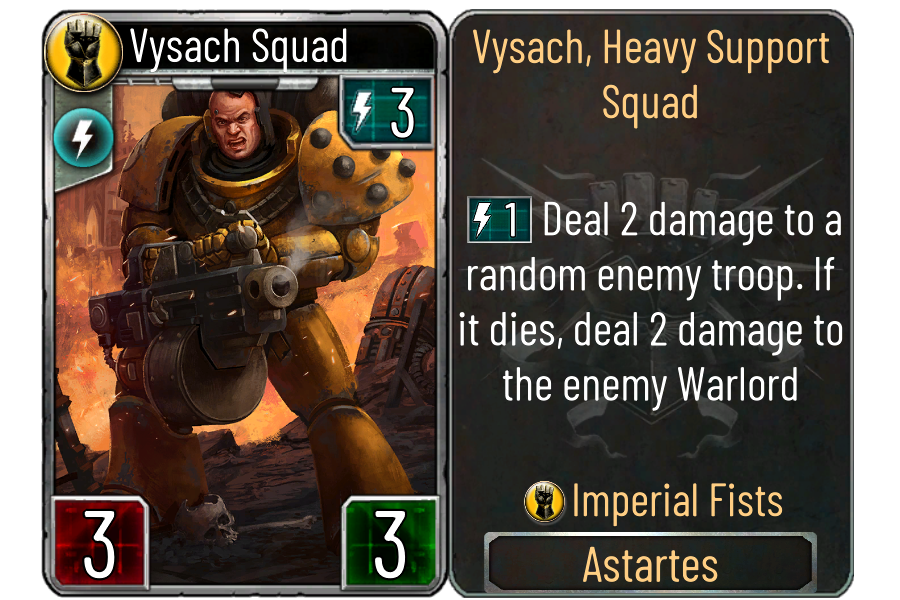Click the Astartes trait label
Image resolution: width=900 pixels, height=600 pixels.
click(650, 565)
